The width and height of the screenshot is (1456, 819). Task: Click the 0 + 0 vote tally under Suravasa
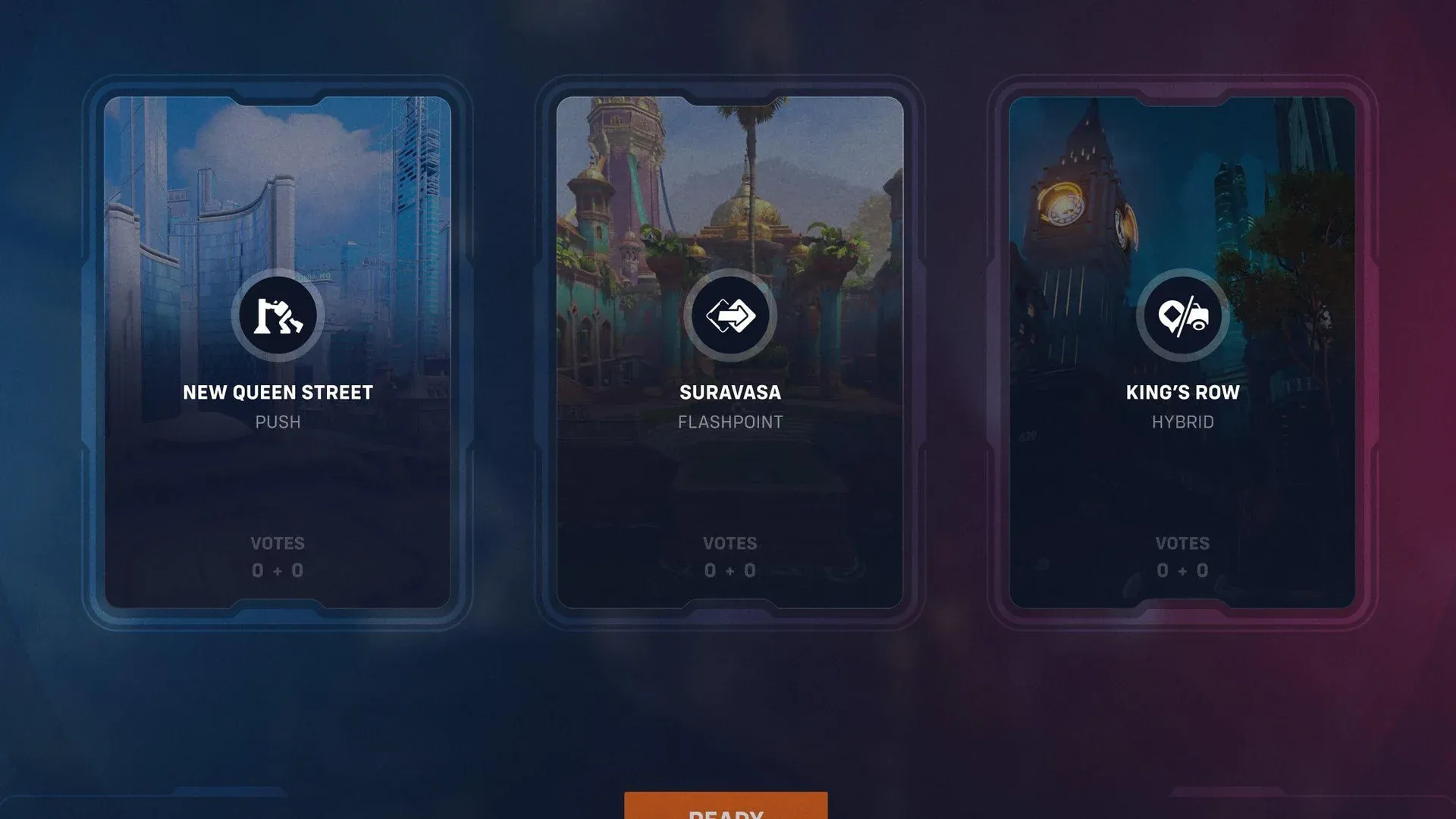tap(730, 570)
